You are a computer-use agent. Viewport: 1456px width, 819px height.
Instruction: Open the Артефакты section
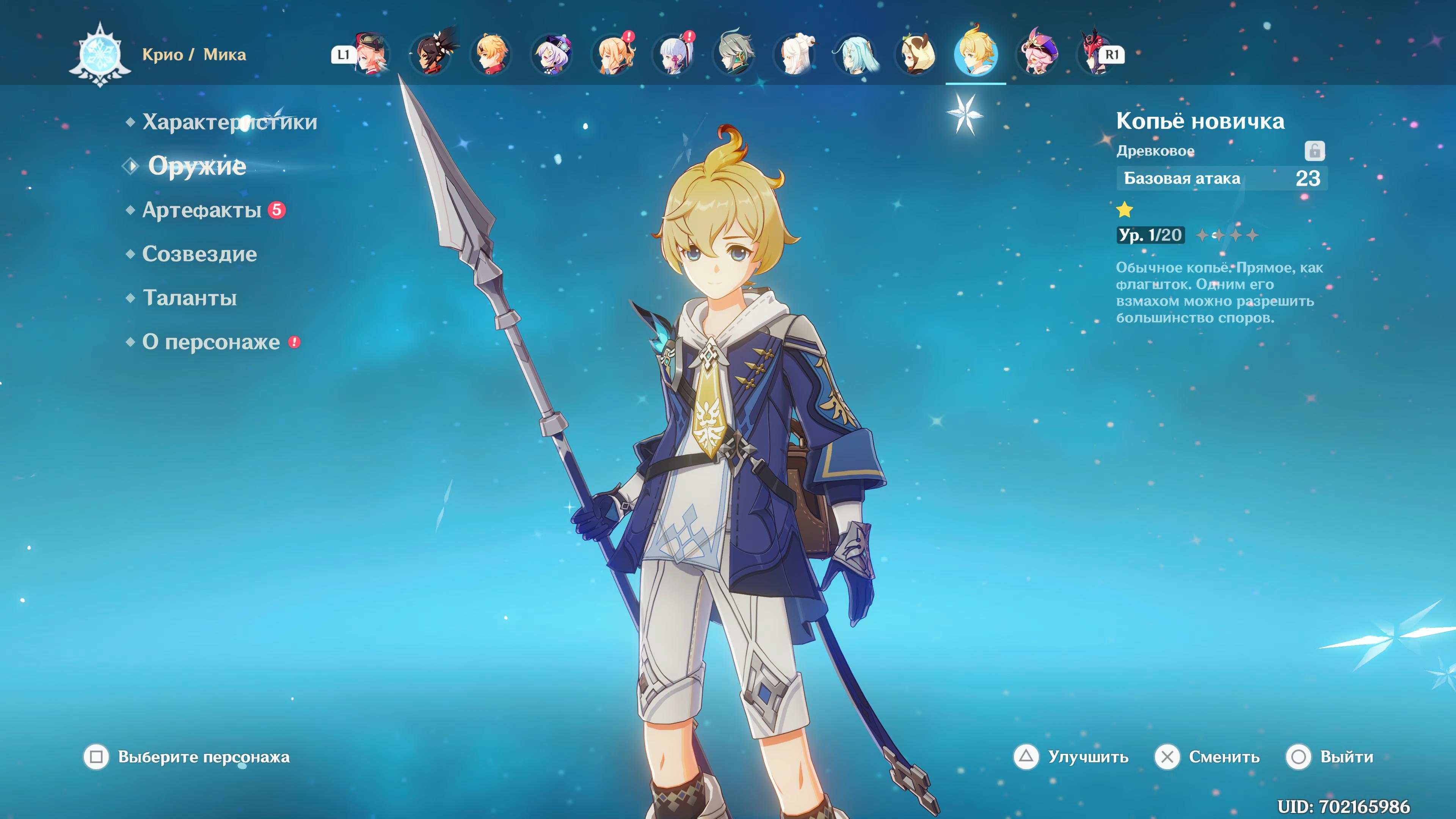pos(202,210)
